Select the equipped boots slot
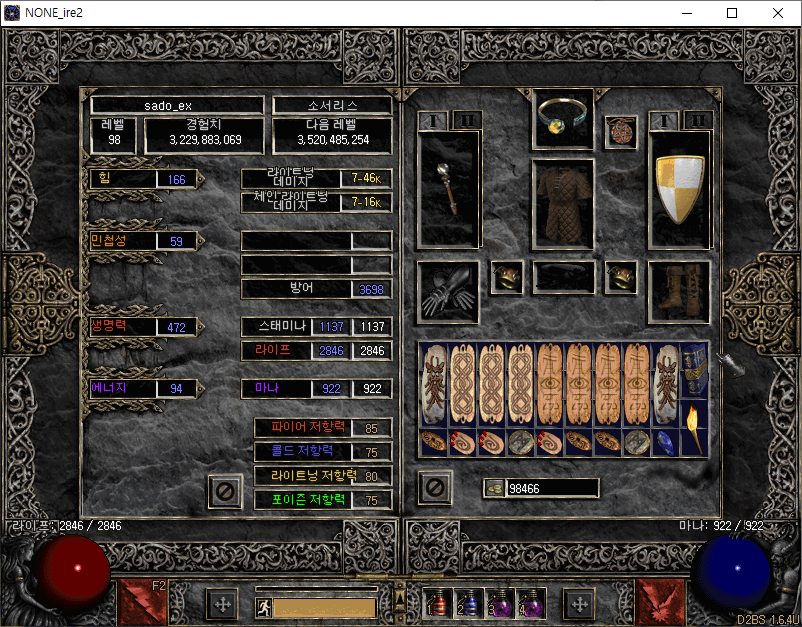This screenshot has height=627, width=802. coord(679,292)
